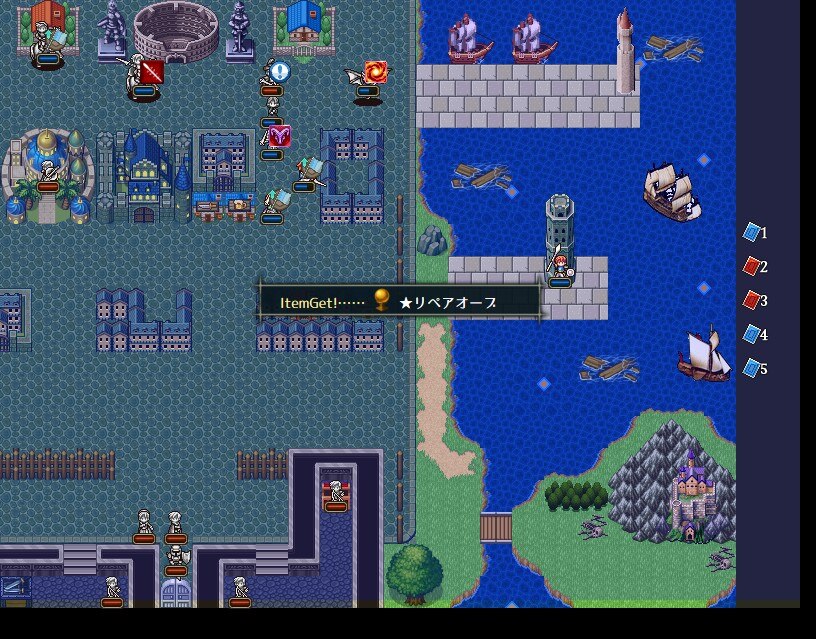Dismiss the ItemGet リペアオーブ notification
Image resolution: width=816 pixels, height=639 pixels.
[x=400, y=301]
